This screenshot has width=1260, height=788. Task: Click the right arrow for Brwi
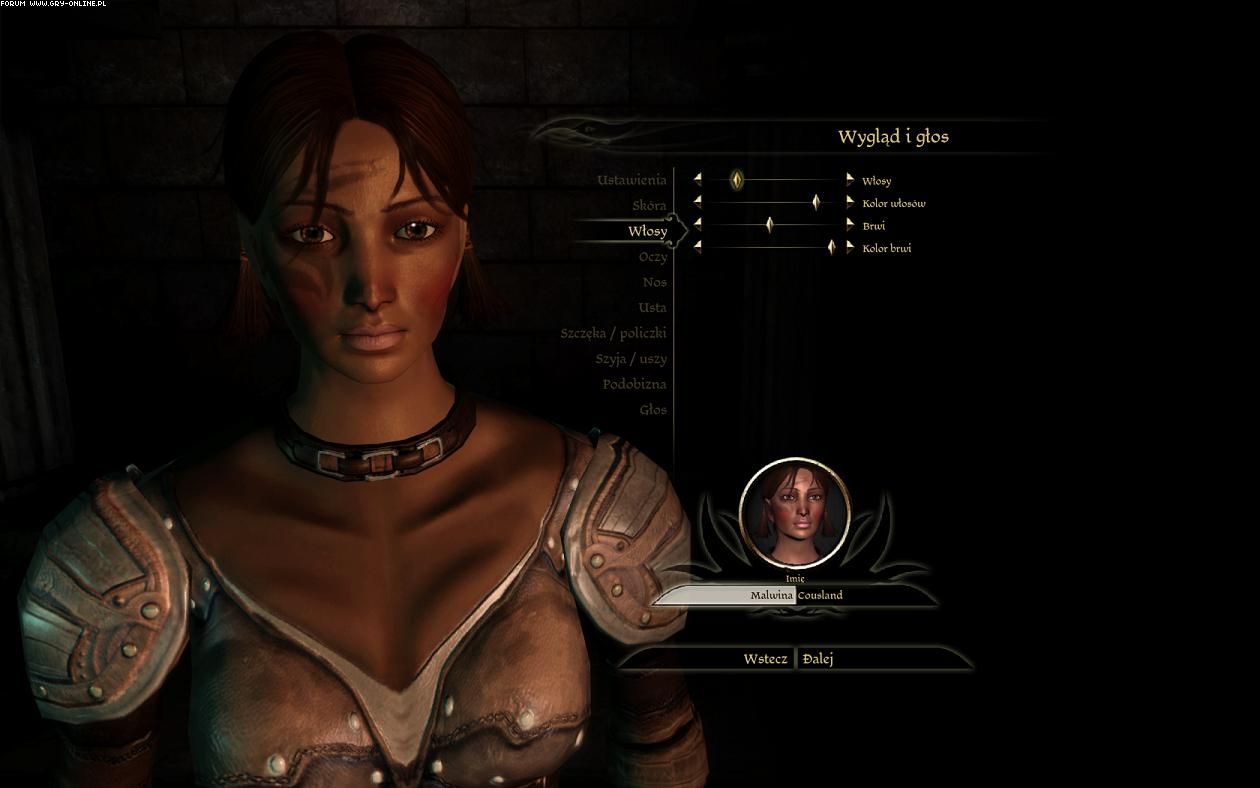click(850, 225)
